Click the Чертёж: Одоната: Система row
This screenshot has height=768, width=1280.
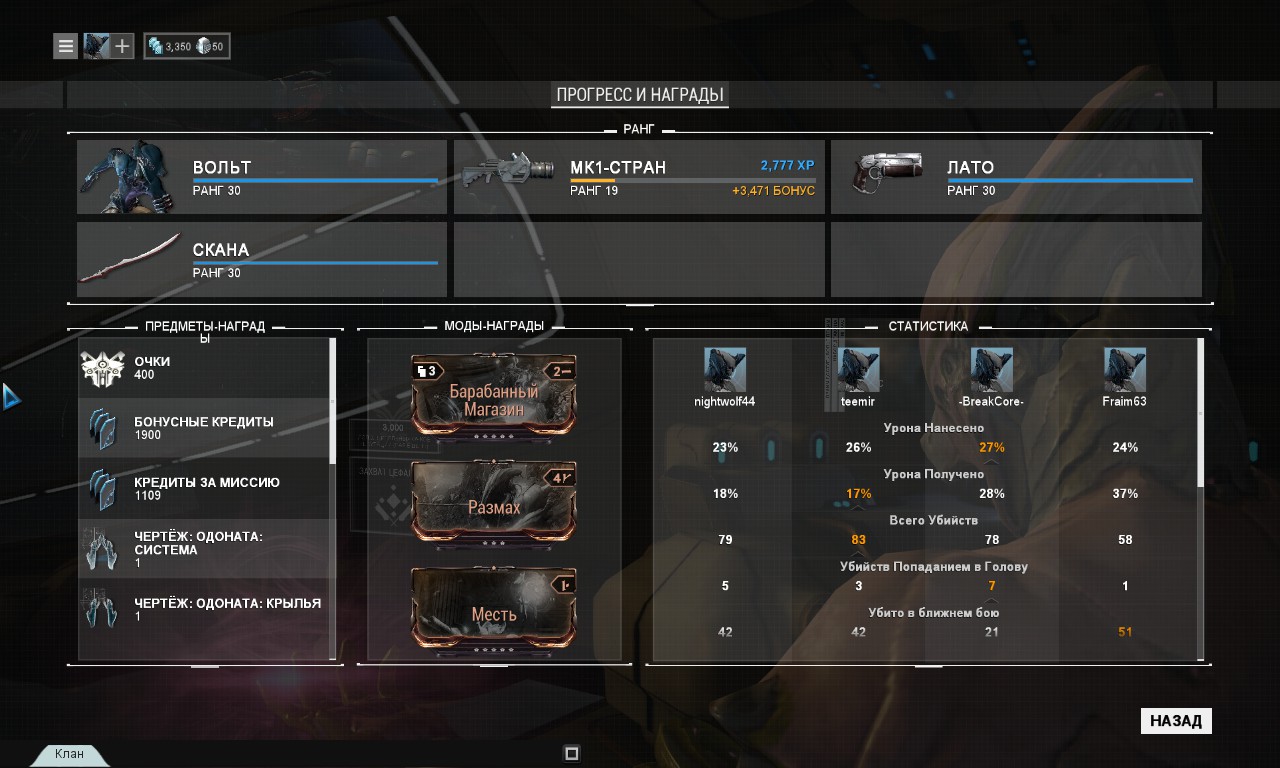pyautogui.click(x=204, y=549)
